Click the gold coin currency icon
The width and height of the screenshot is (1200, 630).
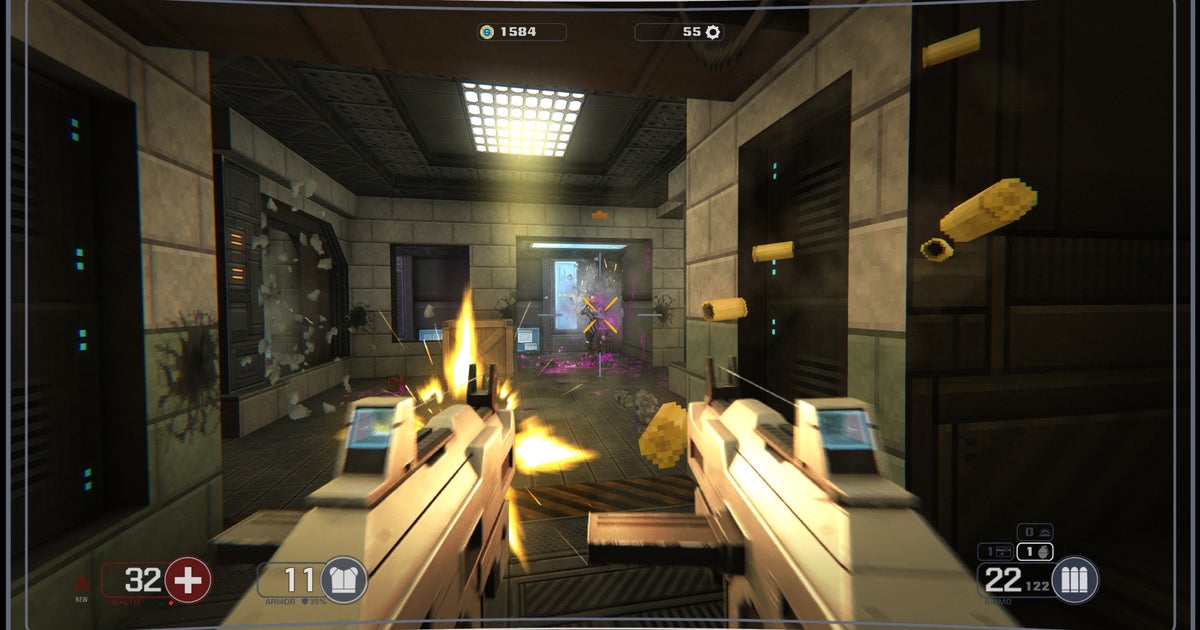click(x=487, y=32)
